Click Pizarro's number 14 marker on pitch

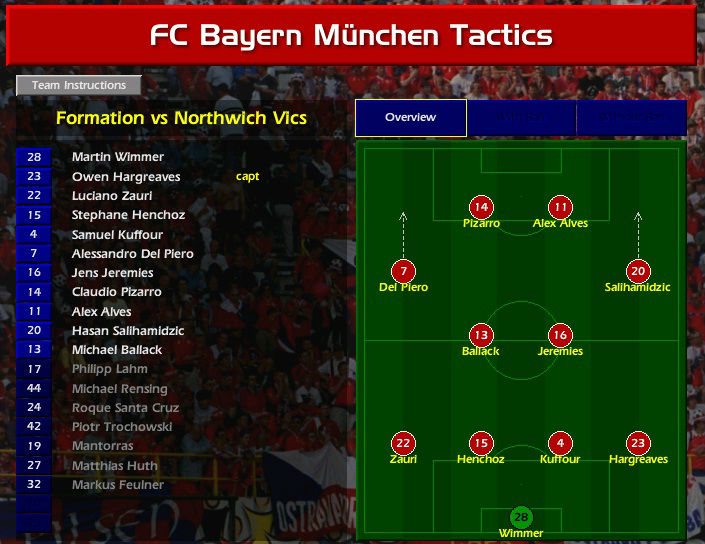[482, 208]
